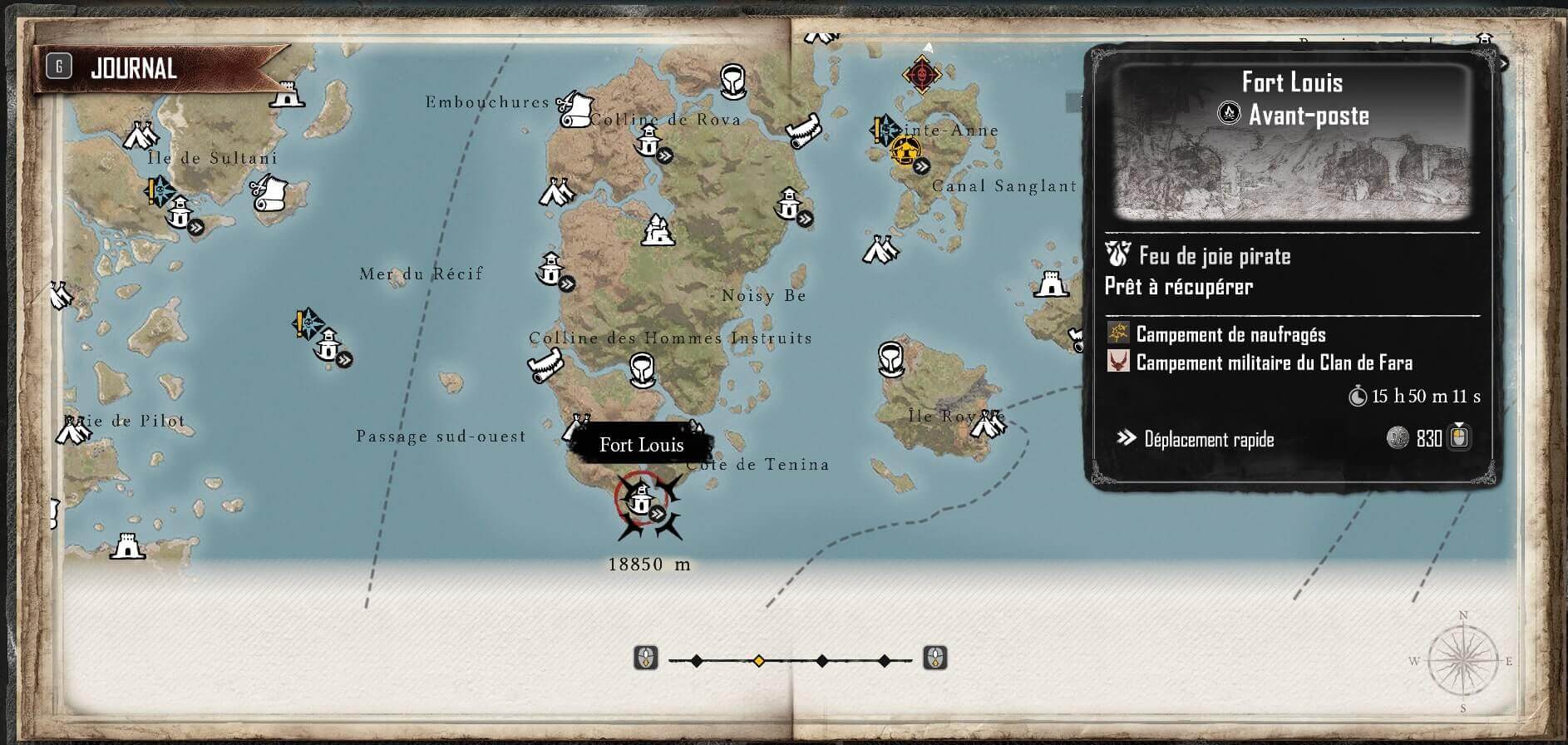Select the red diamond marker above Sainte-Anne
This screenshot has width=1568, height=745.
921,75
